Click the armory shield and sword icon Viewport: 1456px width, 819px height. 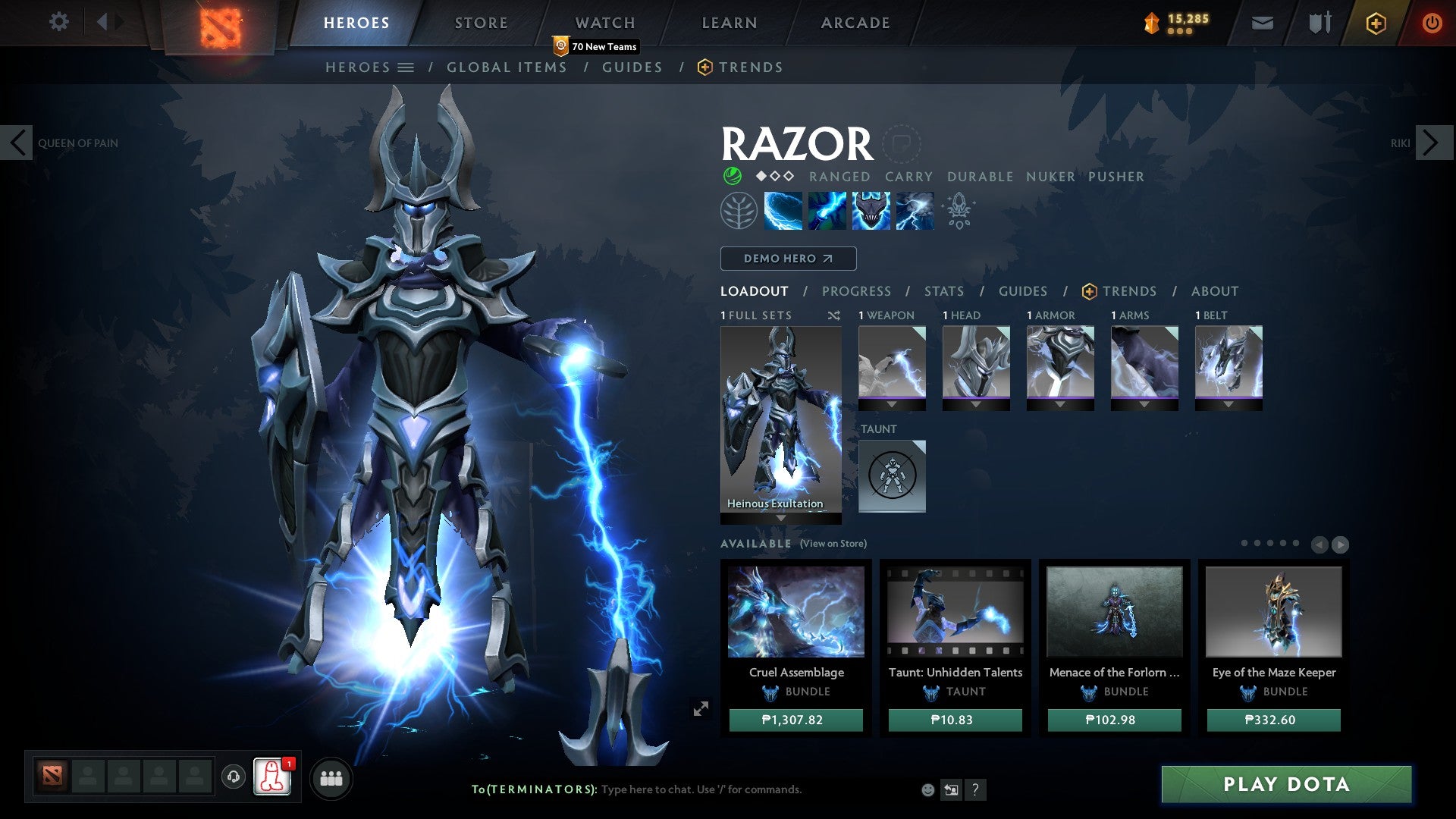[1319, 23]
